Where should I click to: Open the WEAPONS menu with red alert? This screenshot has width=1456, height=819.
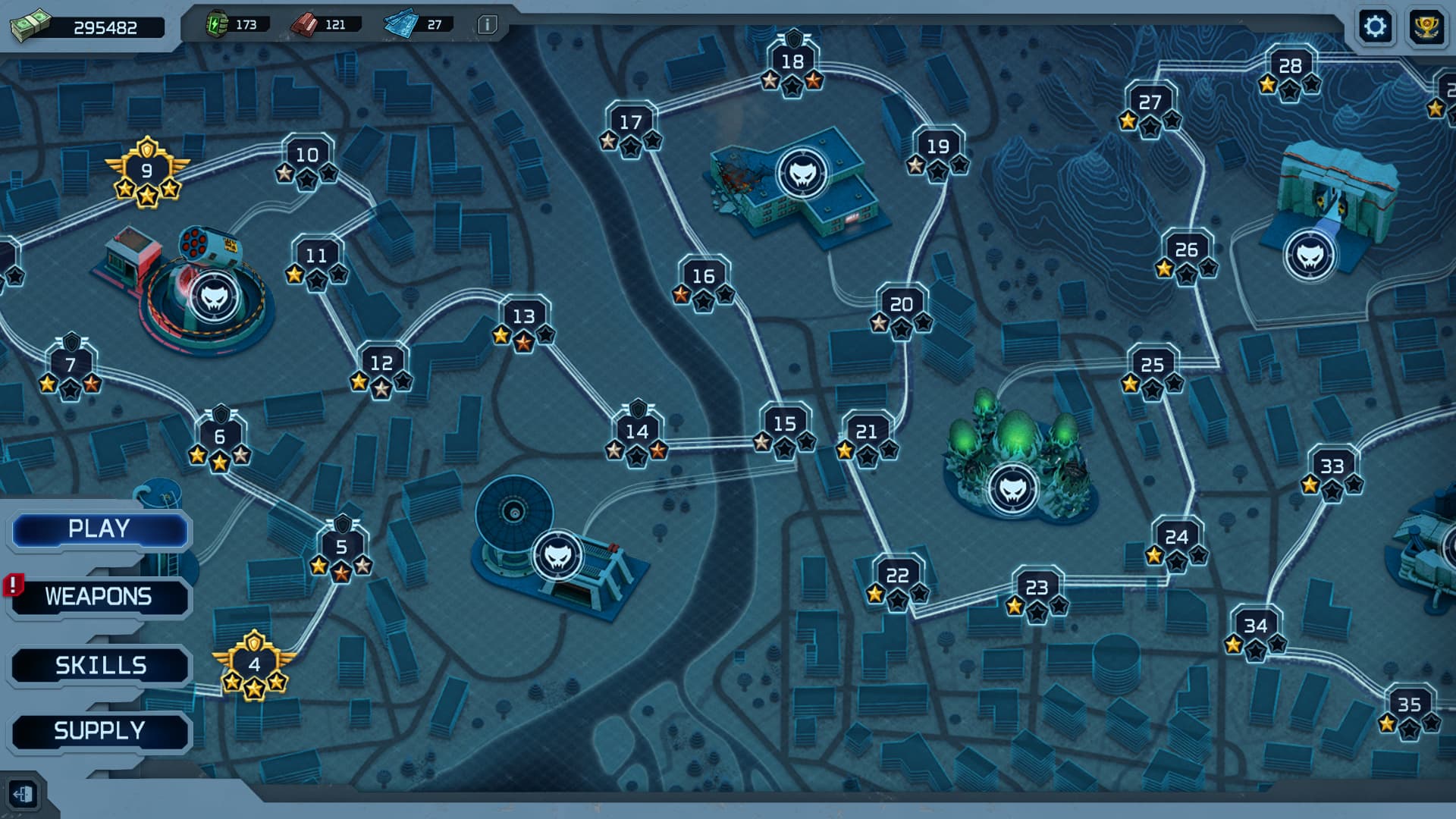tap(97, 598)
